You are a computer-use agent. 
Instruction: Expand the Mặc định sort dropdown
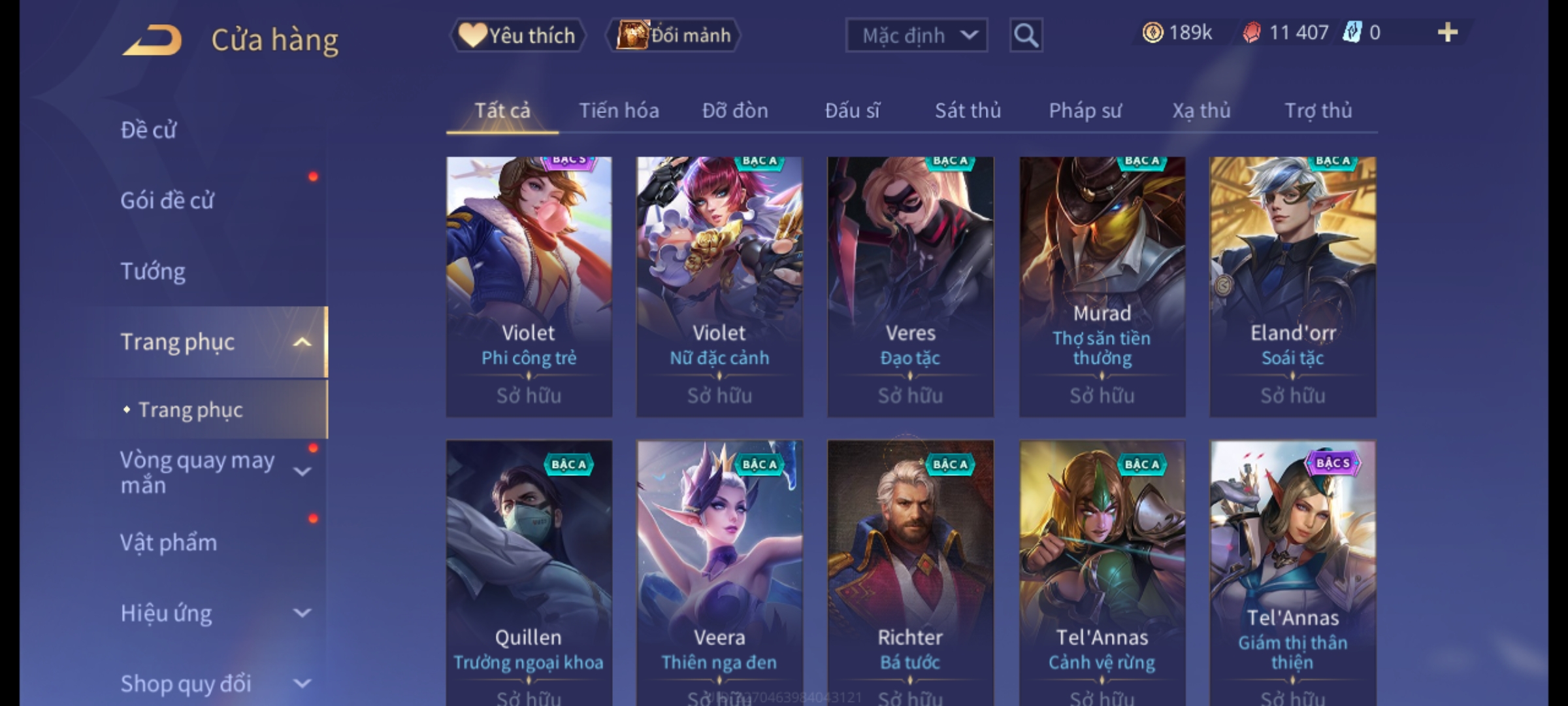coord(916,35)
